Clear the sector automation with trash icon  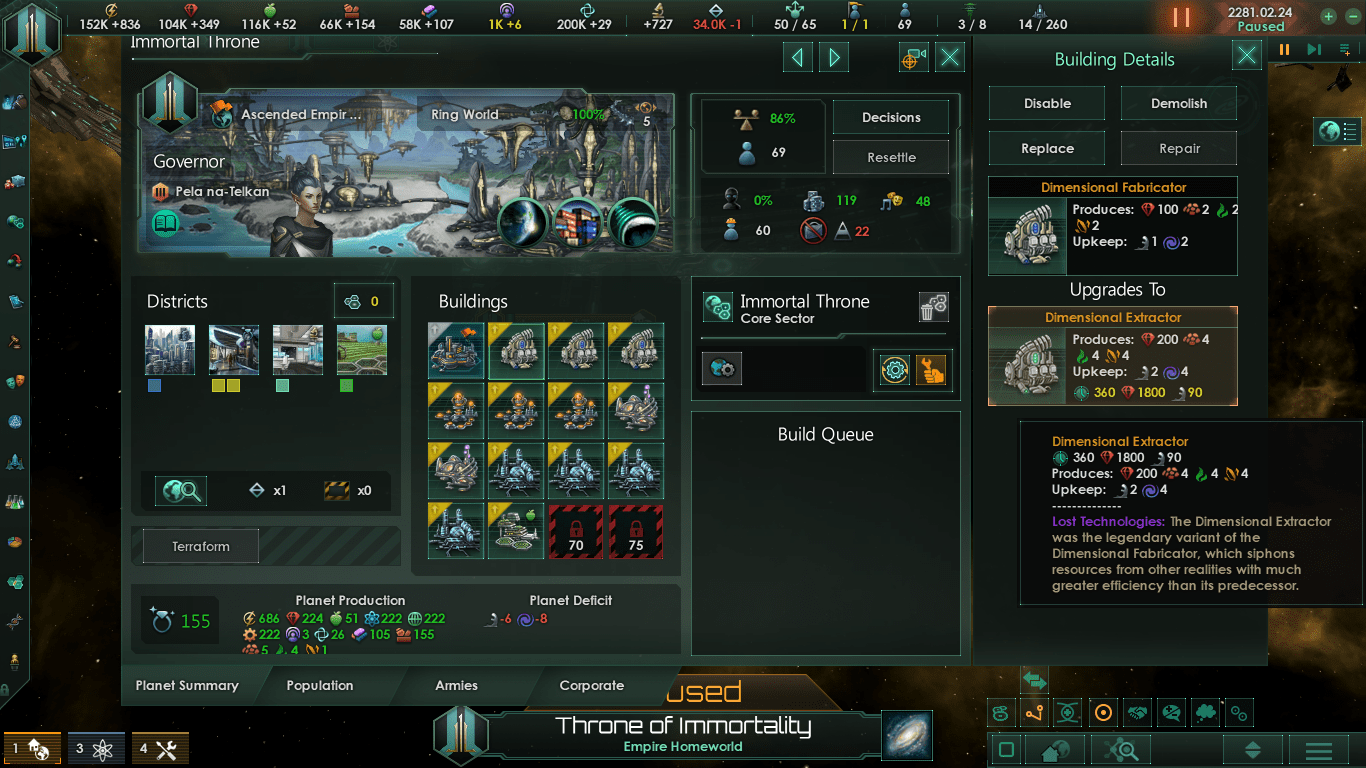tap(933, 308)
